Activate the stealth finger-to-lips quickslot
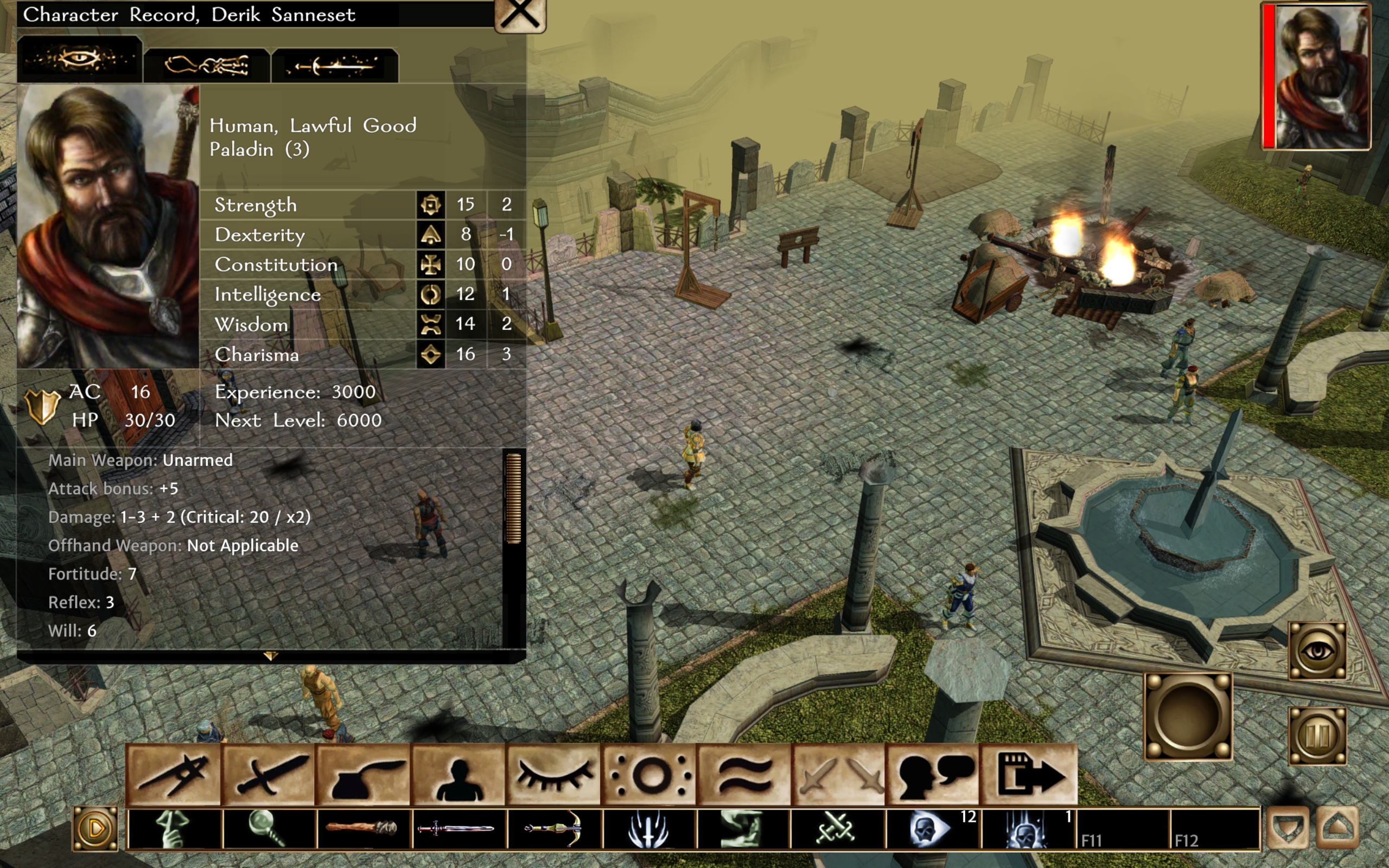Screen dimensions: 1389x868 click(x=175, y=828)
